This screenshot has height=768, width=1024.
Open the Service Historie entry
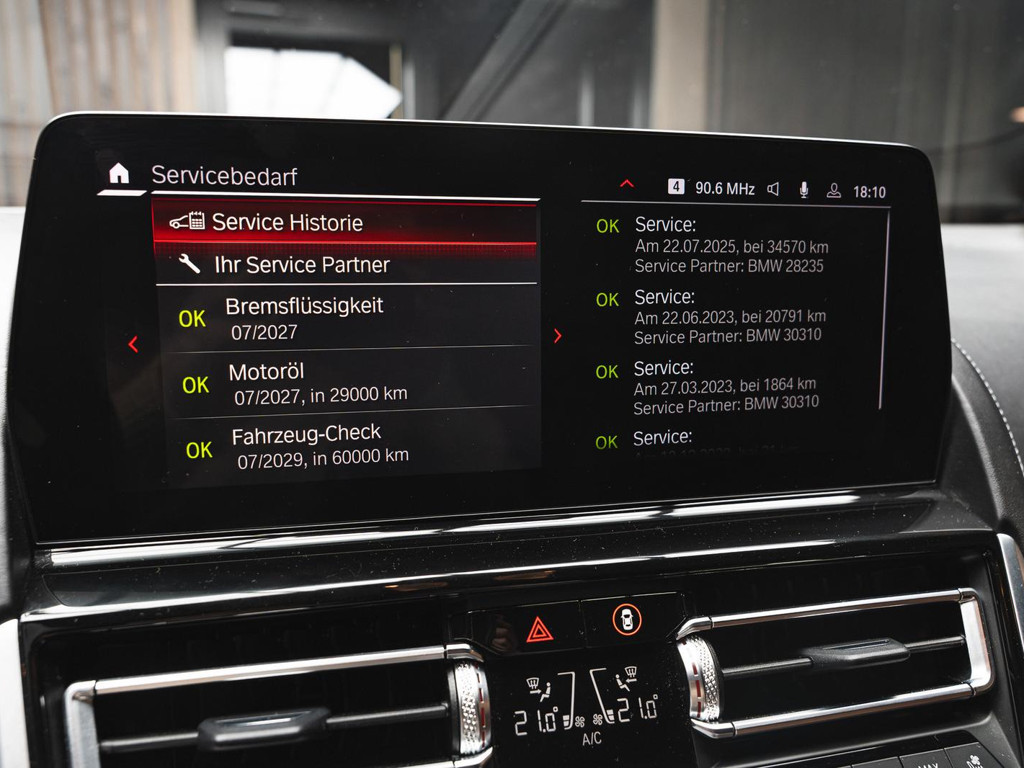tap(345, 222)
